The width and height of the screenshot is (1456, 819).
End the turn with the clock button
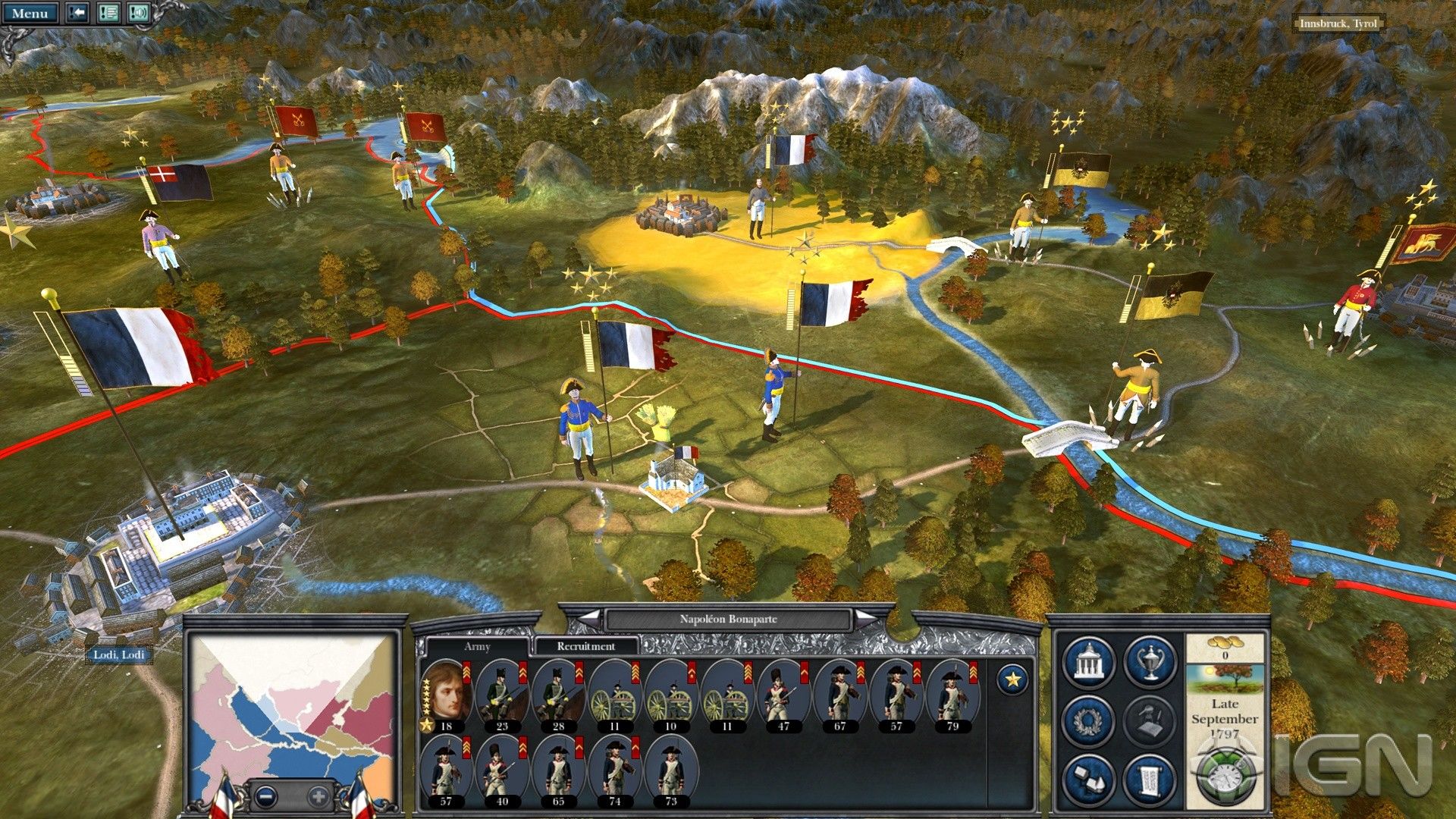(x=1222, y=773)
